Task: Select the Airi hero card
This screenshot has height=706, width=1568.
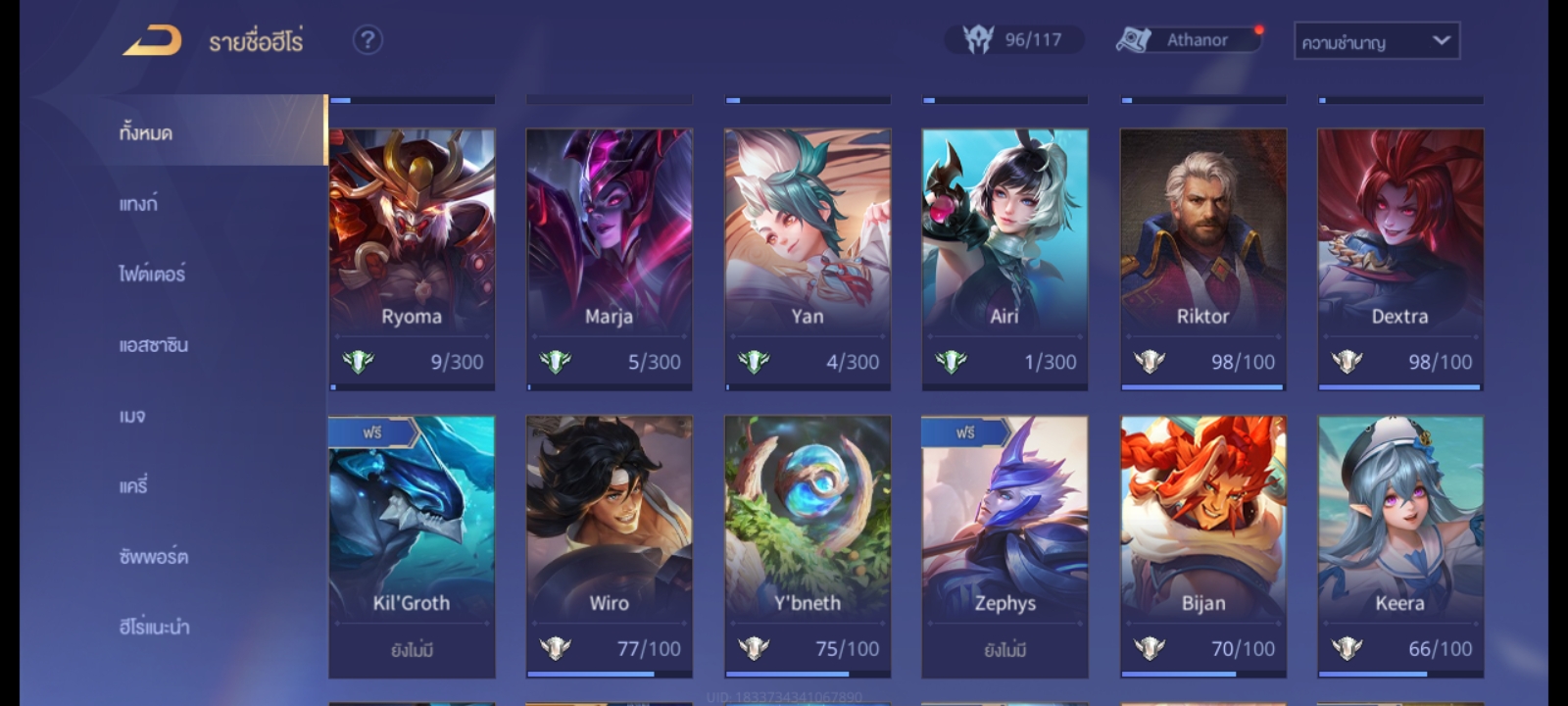Action: coord(1004,259)
